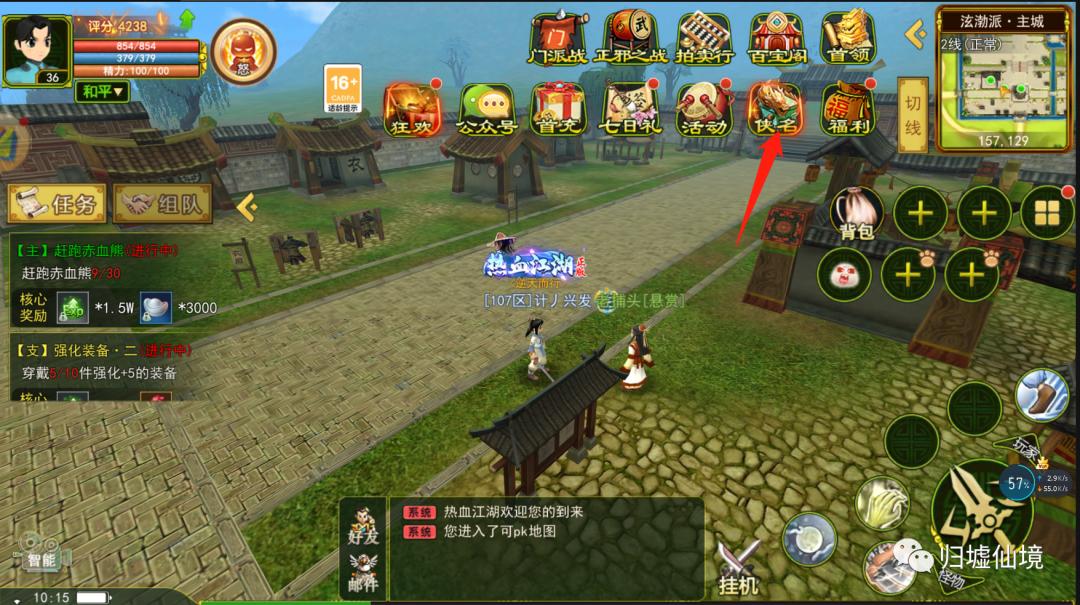Open the 拍卖行 auction house

click(703, 38)
